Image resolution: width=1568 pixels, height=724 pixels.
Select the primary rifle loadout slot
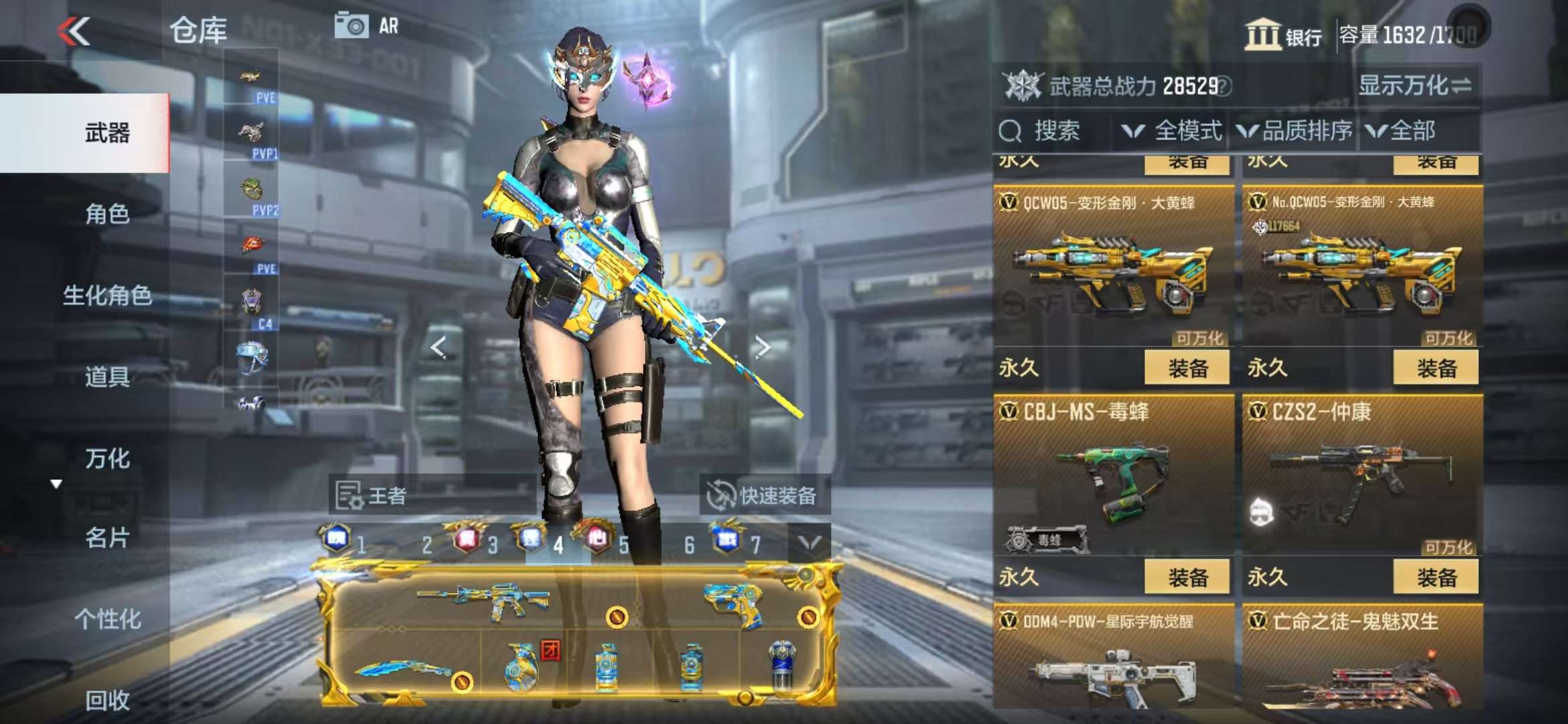point(484,600)
